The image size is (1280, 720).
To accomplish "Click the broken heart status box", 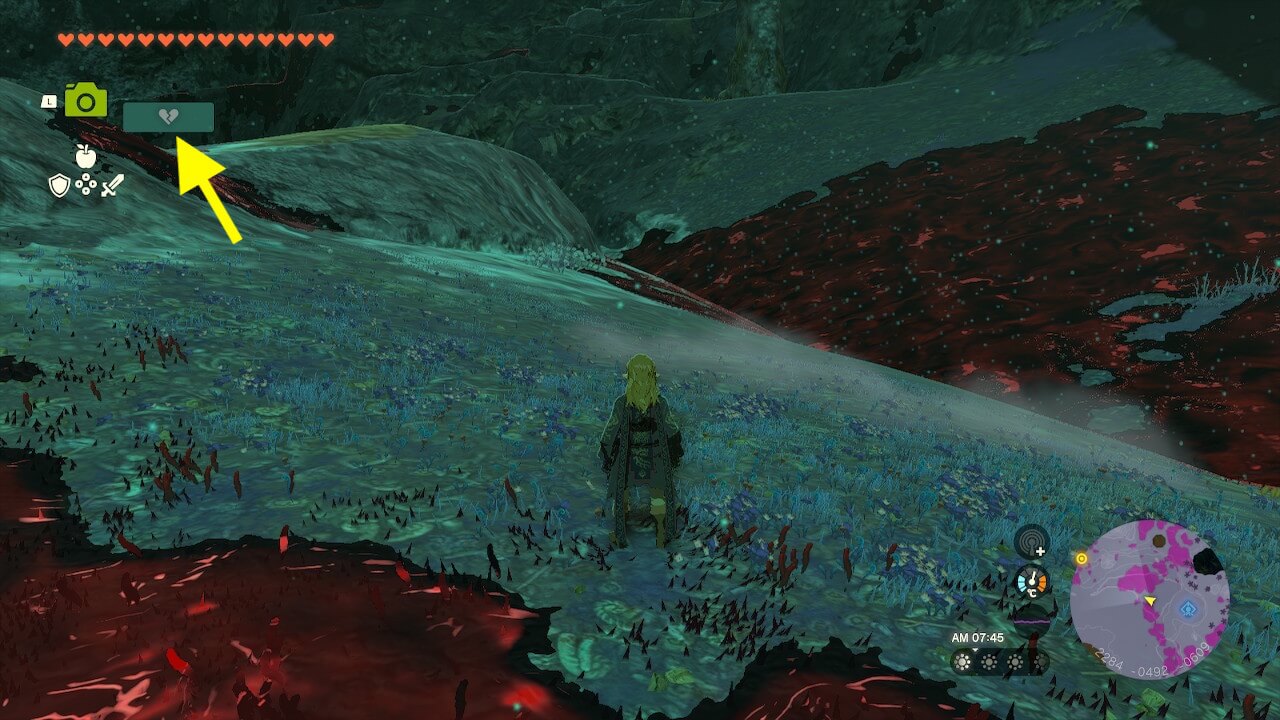I will [x=168, y=117].
